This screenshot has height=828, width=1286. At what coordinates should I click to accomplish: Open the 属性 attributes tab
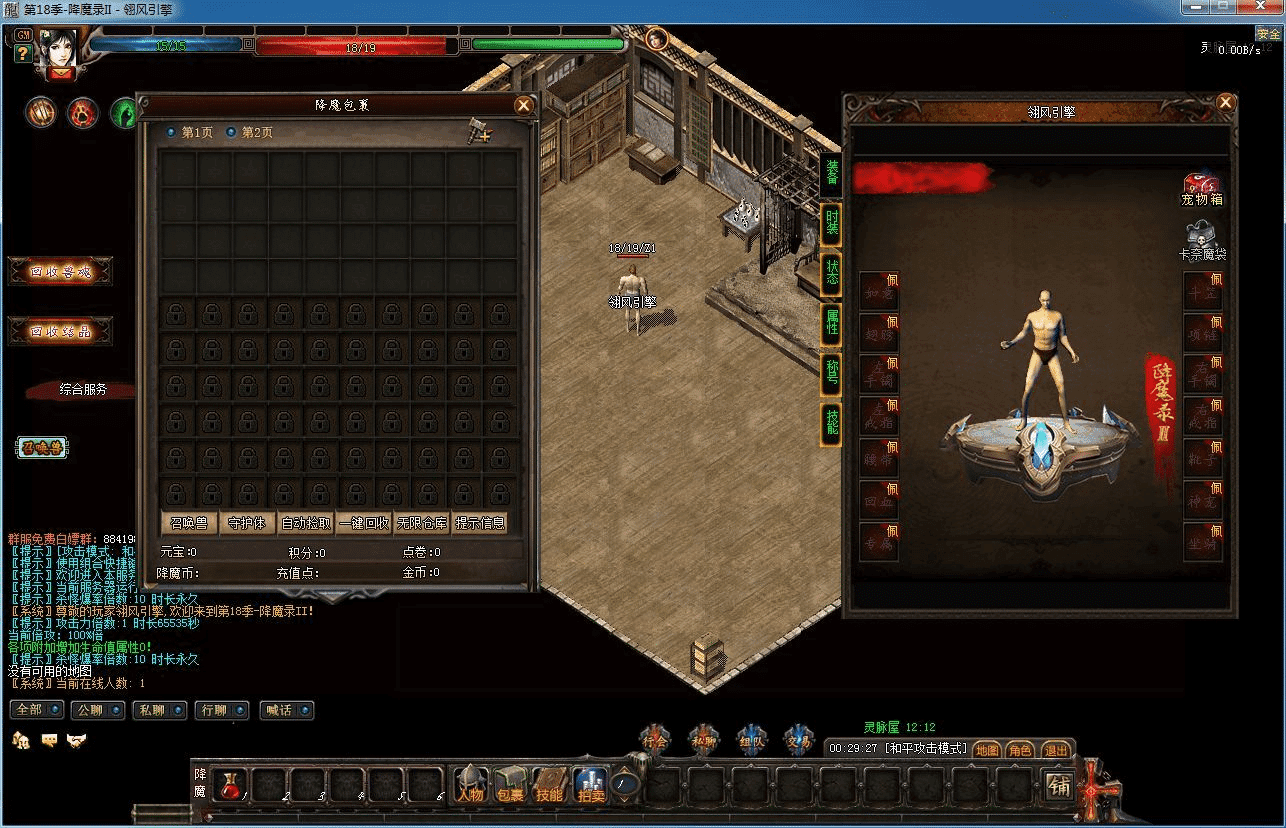[831, 322]
